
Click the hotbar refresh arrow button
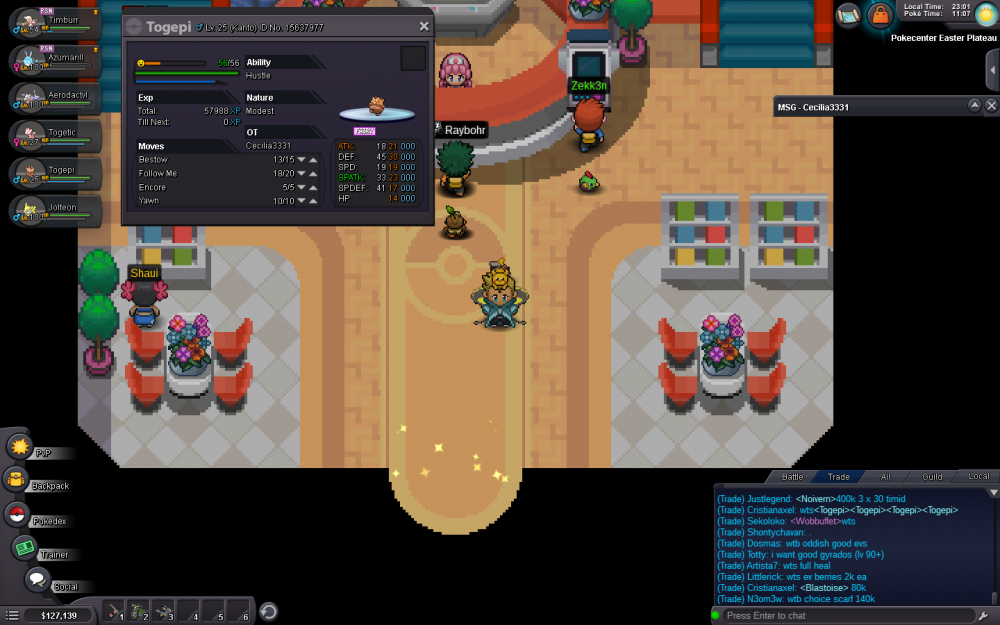pos(268,612)
